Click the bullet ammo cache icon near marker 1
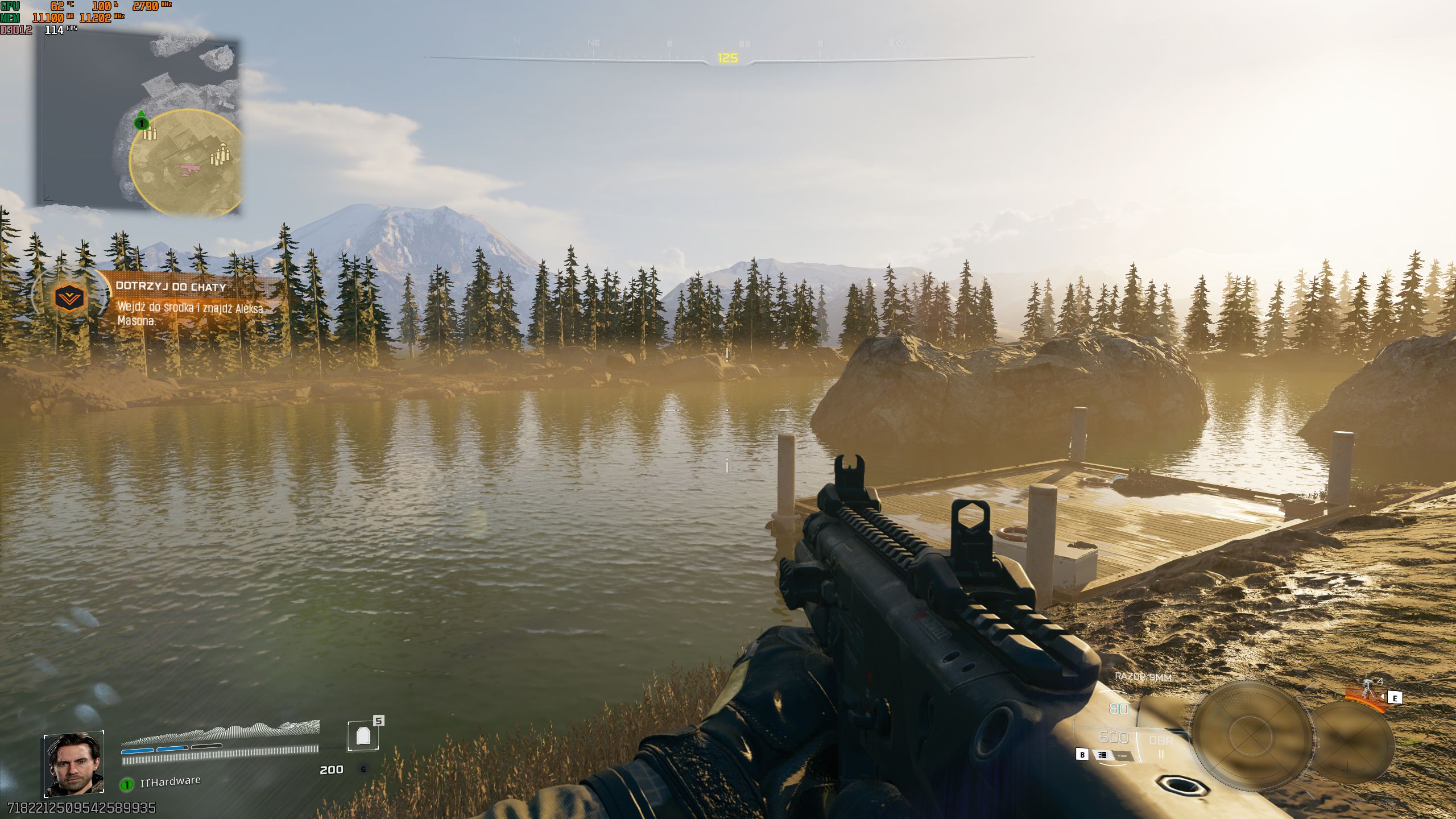This screenshot has height=819, width=1456. (x=150, y=134)
